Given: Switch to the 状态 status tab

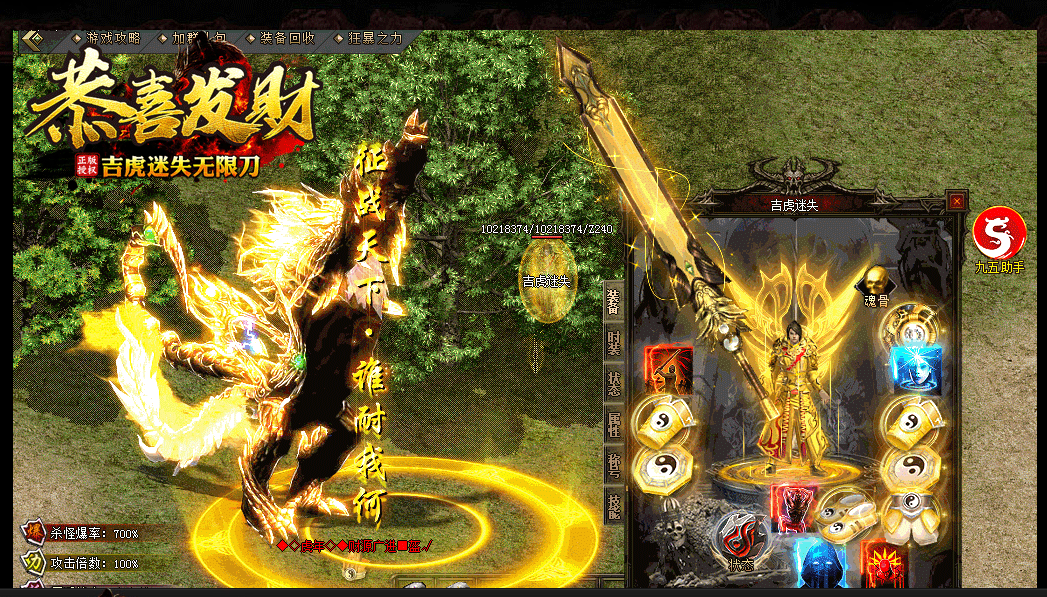Looking at the screenshot, I should [x=614, y=384].
